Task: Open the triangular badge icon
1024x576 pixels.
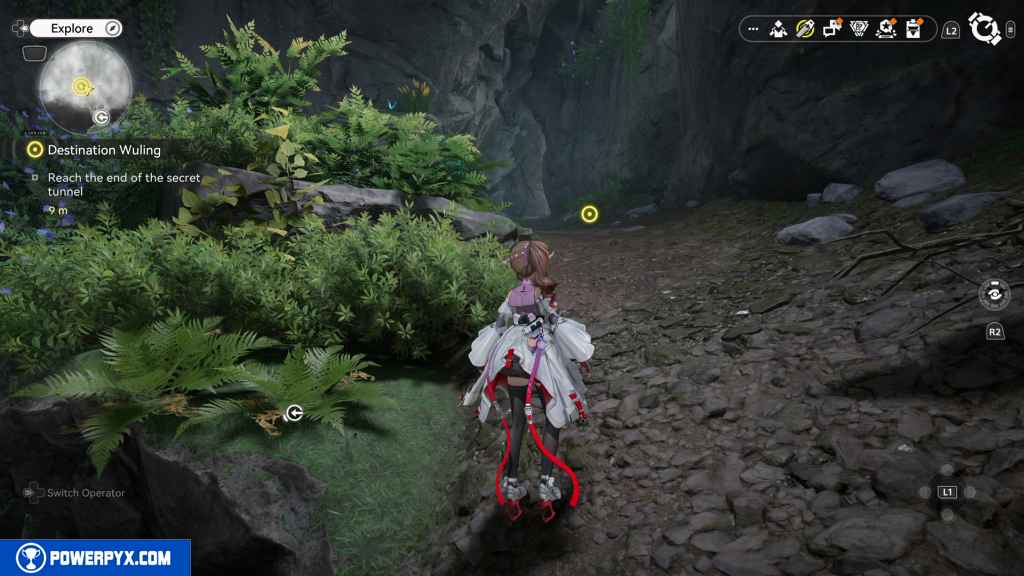Action: [858, 29]
